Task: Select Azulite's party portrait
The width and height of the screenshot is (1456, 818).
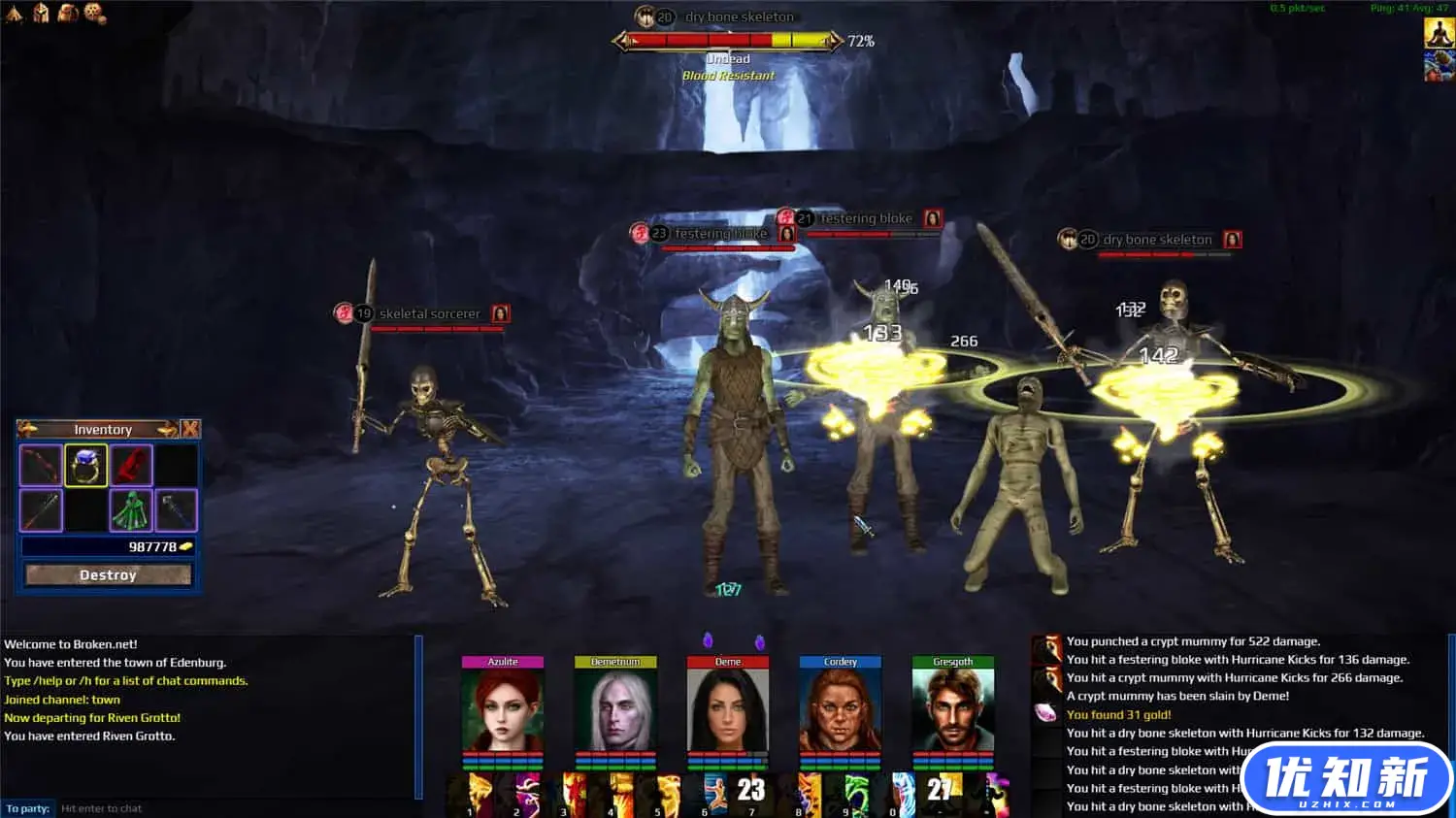Action: 502,708
